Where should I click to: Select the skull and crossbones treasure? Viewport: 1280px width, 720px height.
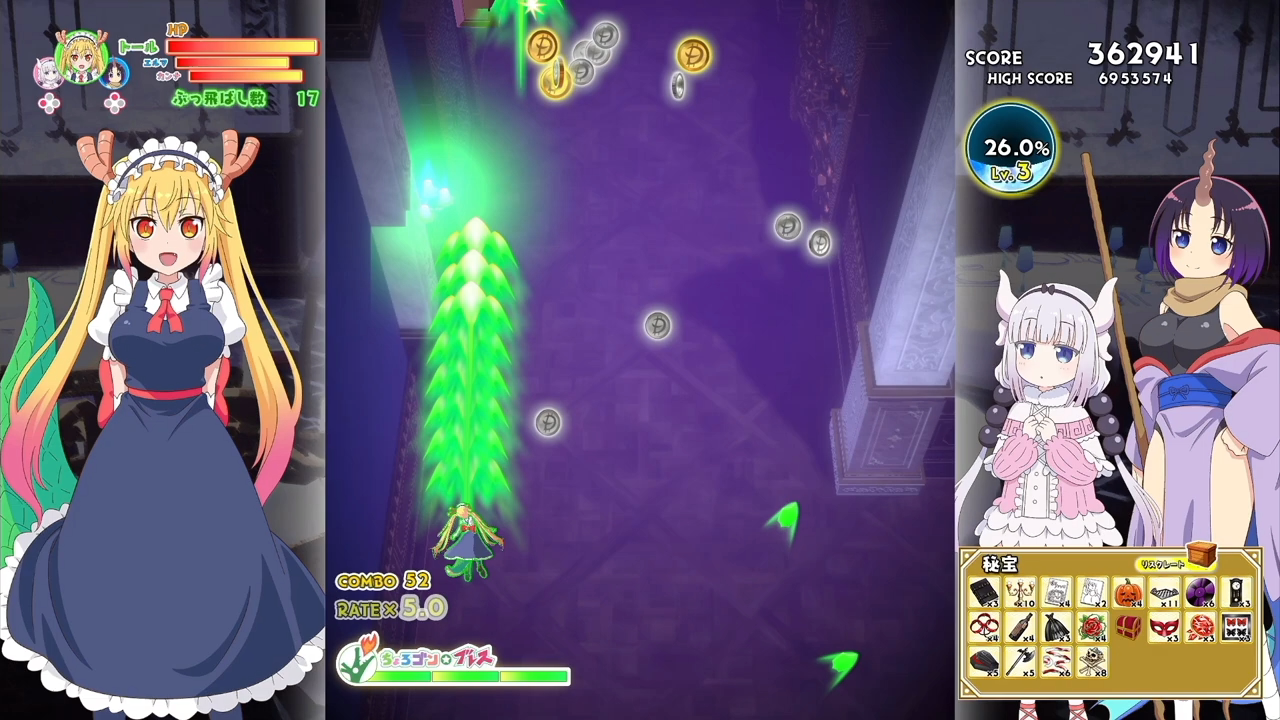1092,662
